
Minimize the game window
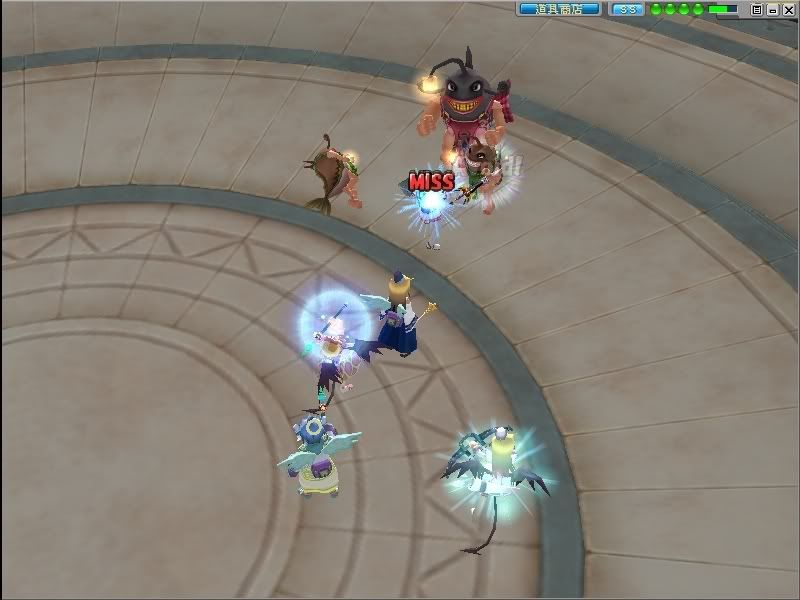(773, 9)
